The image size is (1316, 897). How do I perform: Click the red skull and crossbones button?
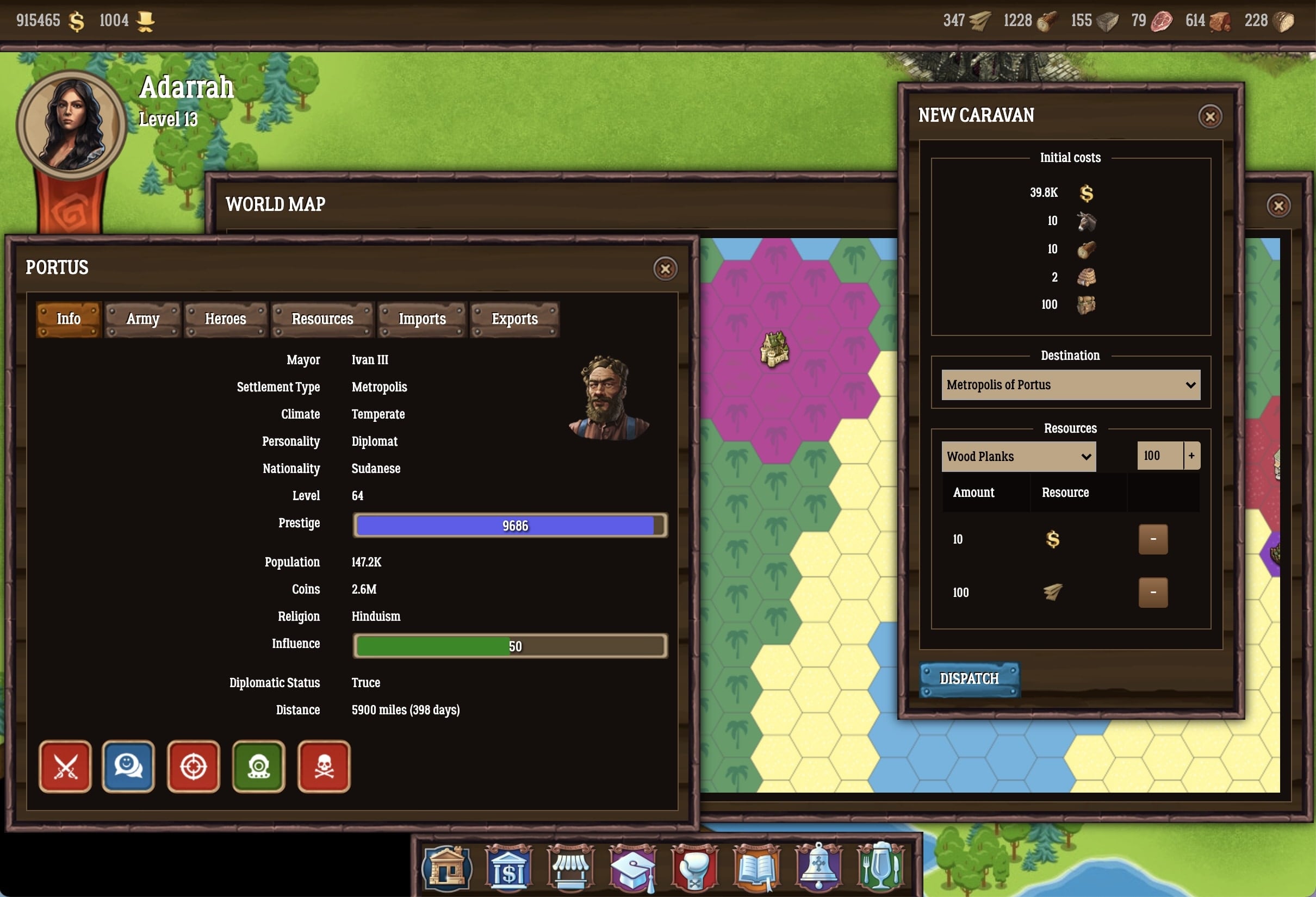324,767
